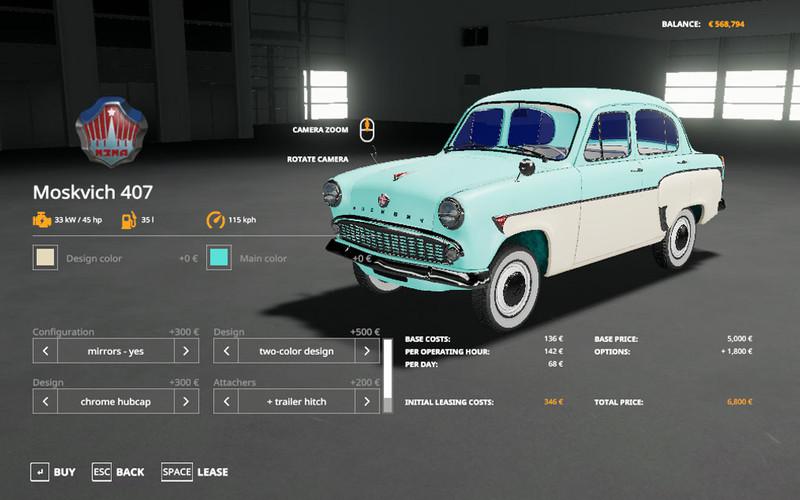This screenshot has height=500, width=800.
Task: Change trailer hitch to next attacher
Action: point(367,401)
